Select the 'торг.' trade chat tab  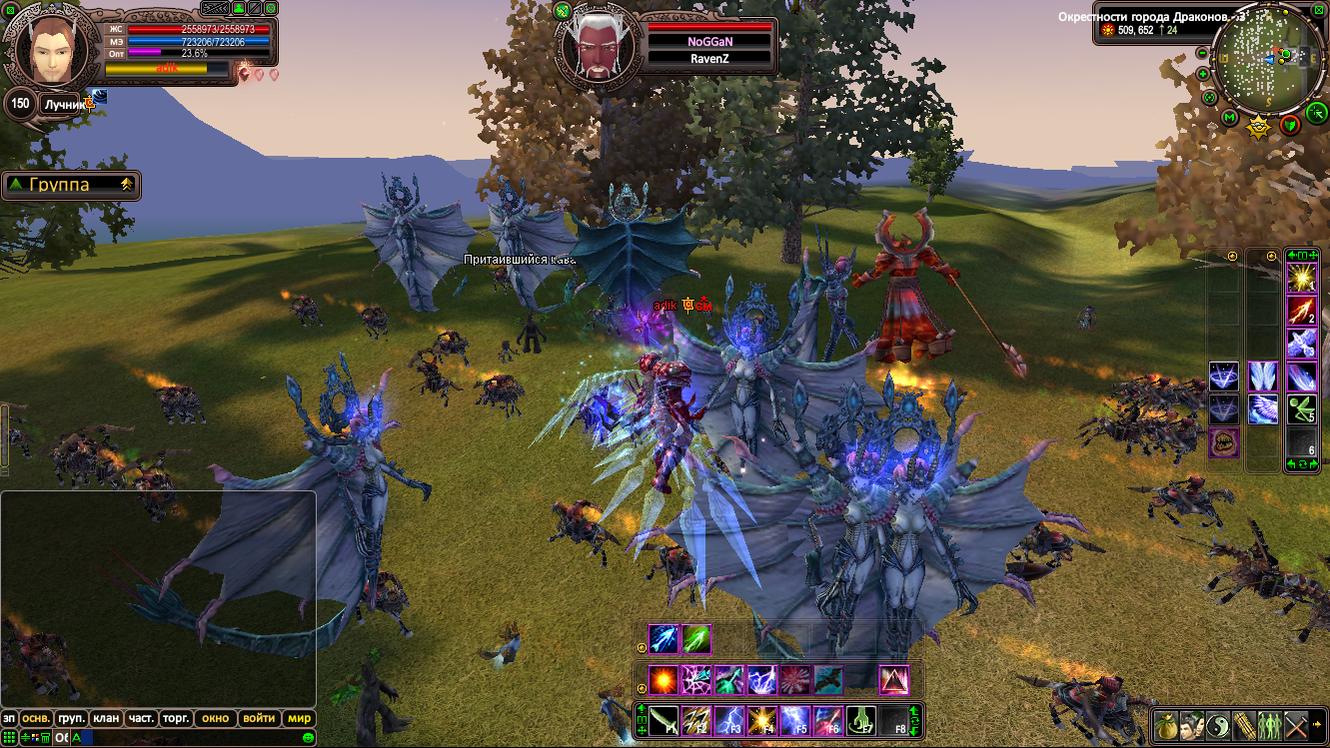(x=176, y=718)
